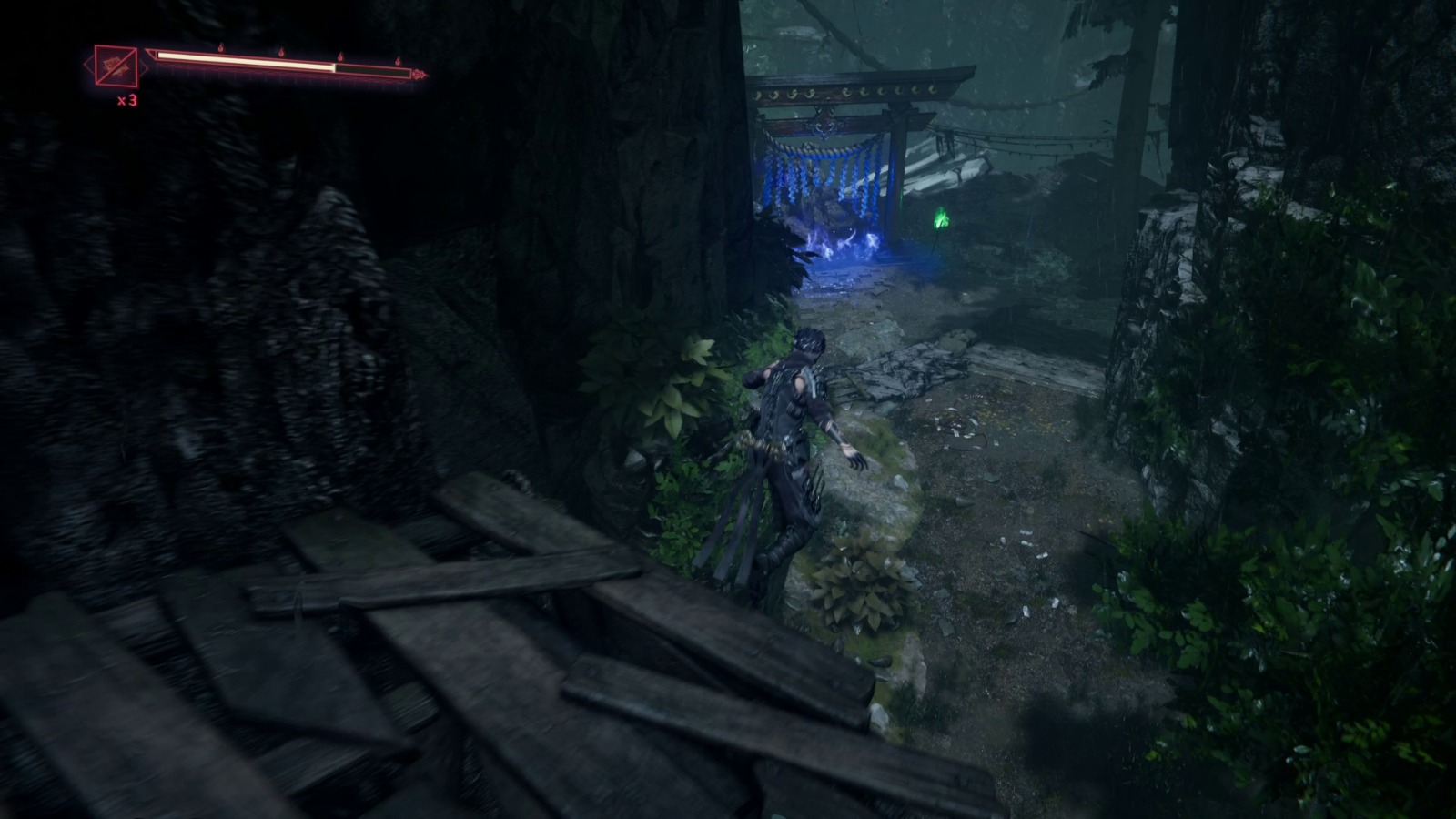
Task: Click the second flame pip marker
Action: (281, 53)
